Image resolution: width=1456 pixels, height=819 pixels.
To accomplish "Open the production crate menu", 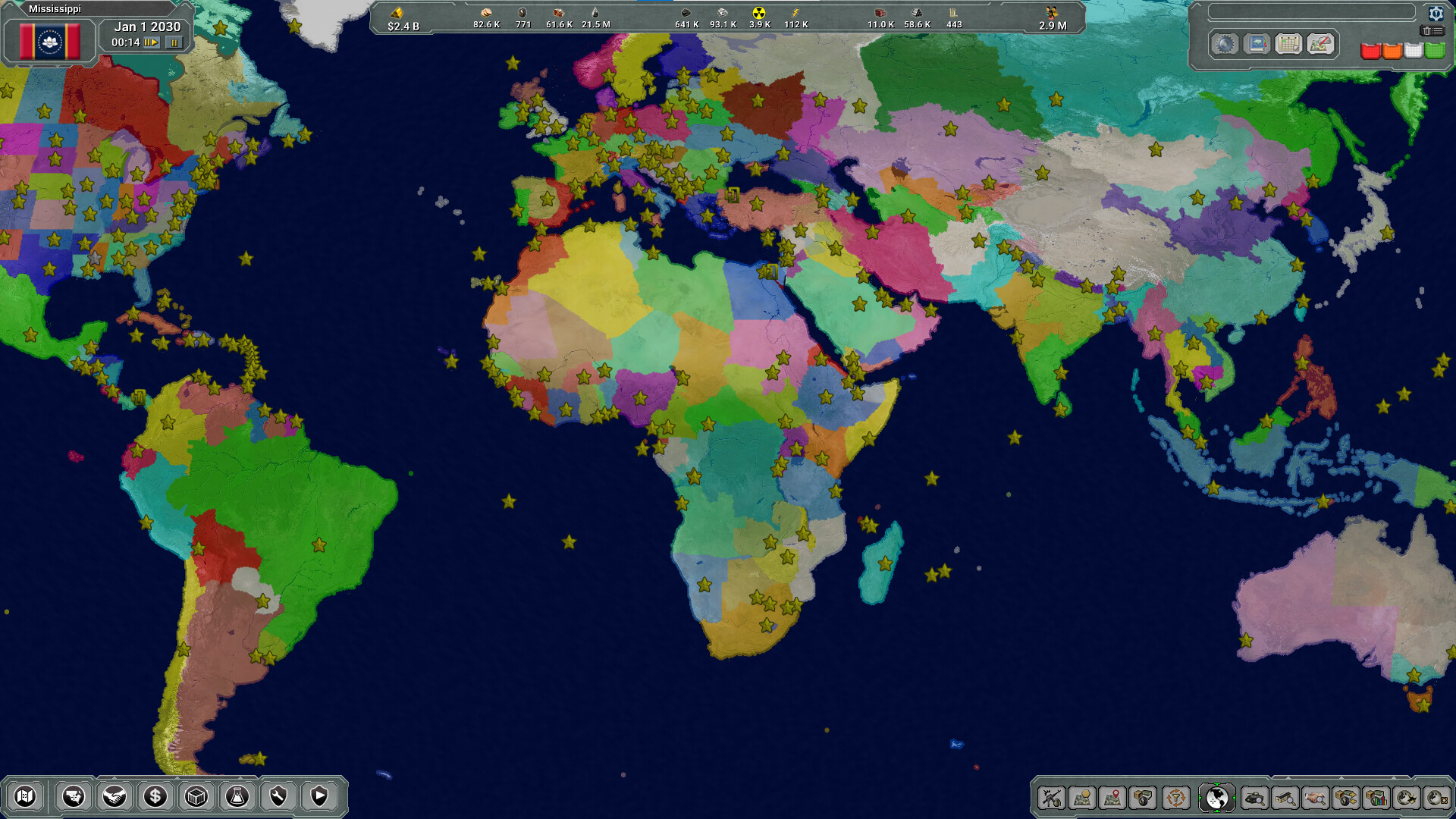I will click(x=196, y=798).
